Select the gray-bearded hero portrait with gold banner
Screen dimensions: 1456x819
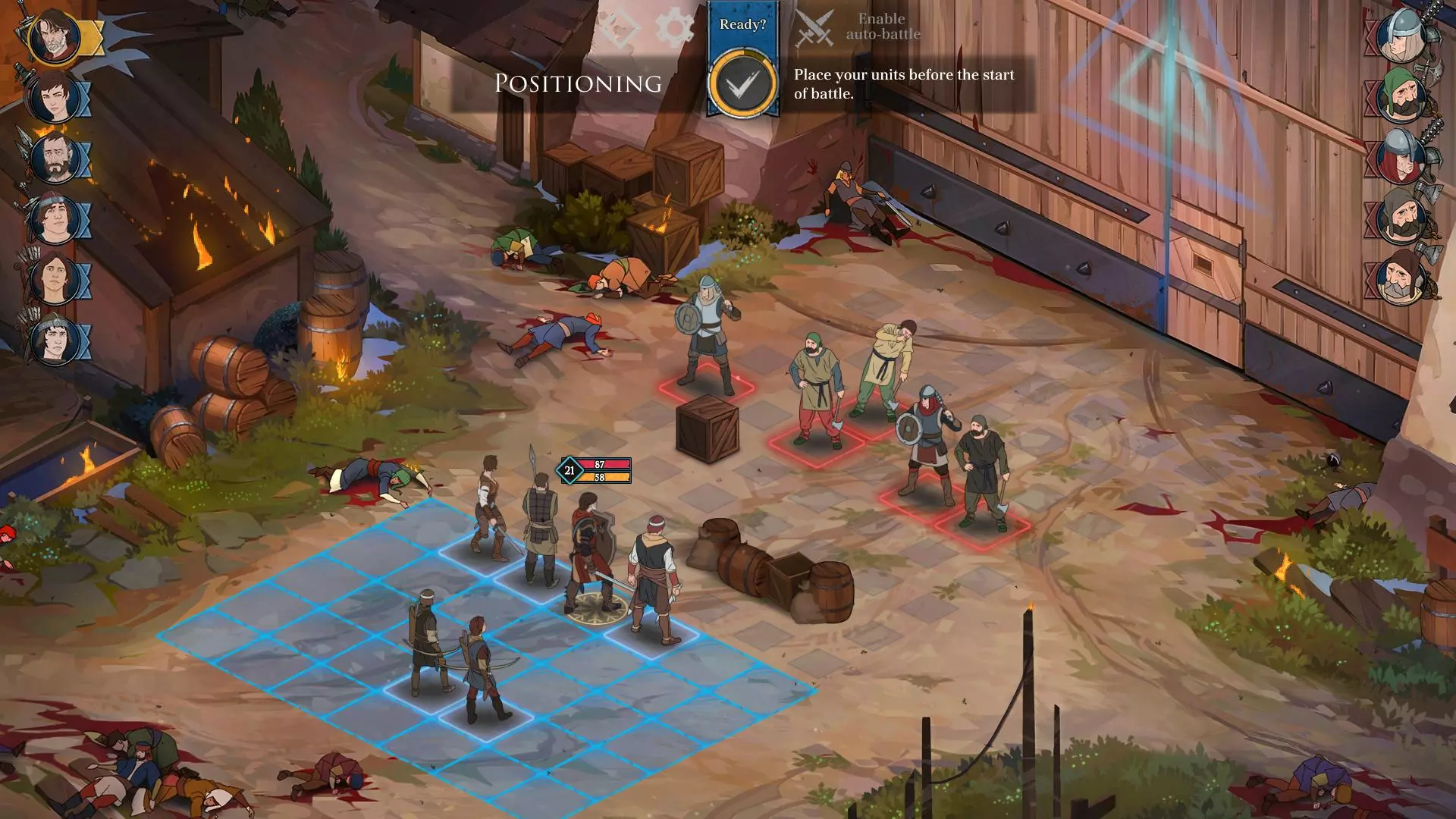pos(55,36)
